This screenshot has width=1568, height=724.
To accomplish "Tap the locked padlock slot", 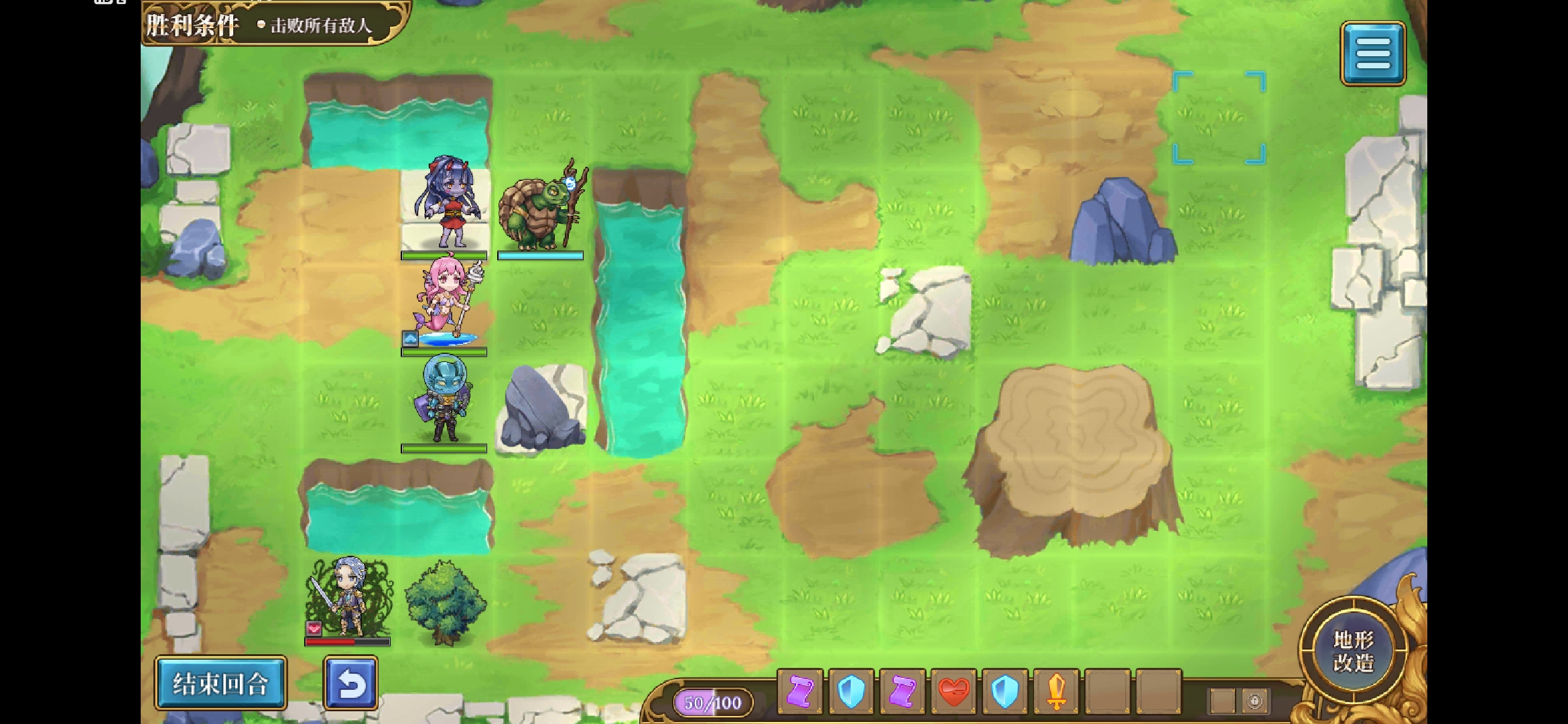I will (1254, 701).
